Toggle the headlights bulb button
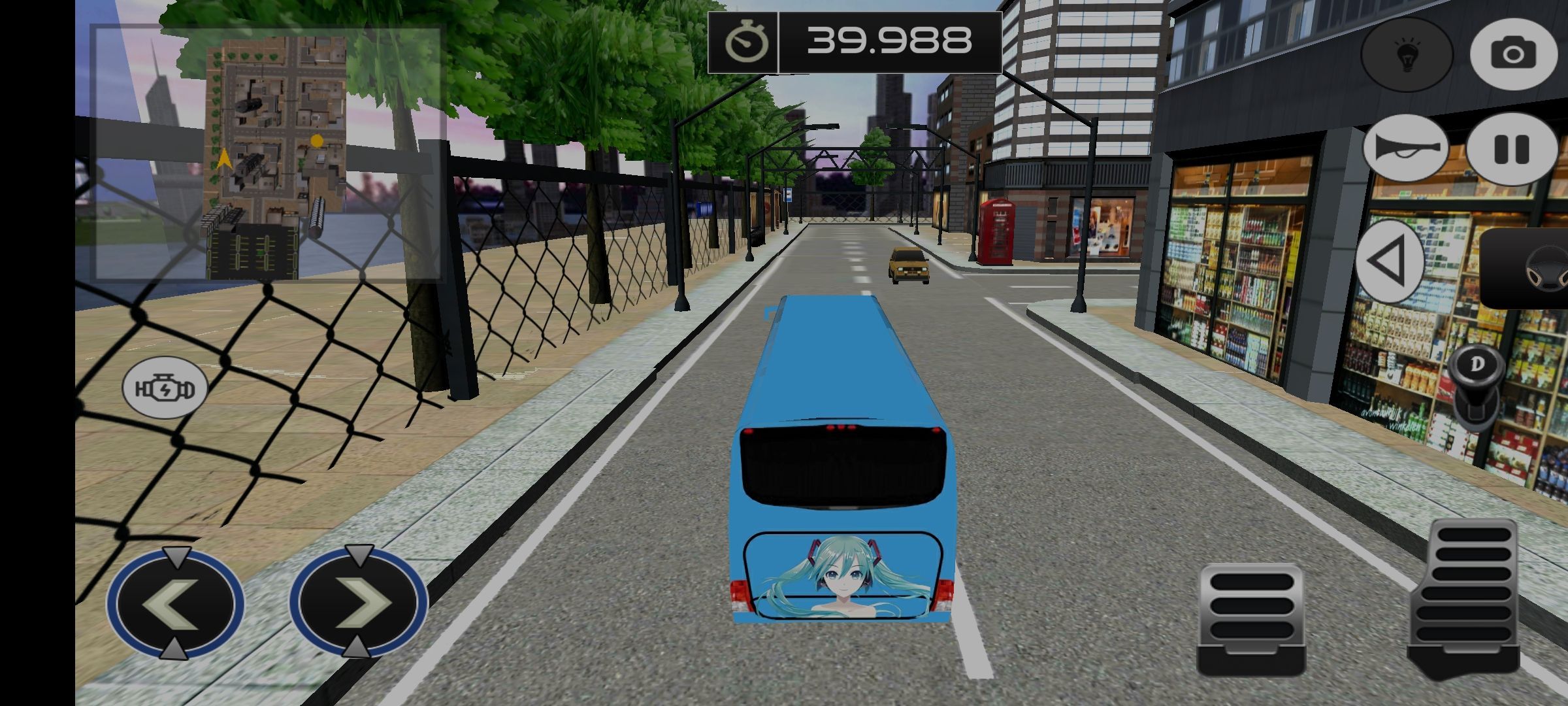Viewport: 1568px width, 706px height. click(1407, 54)
